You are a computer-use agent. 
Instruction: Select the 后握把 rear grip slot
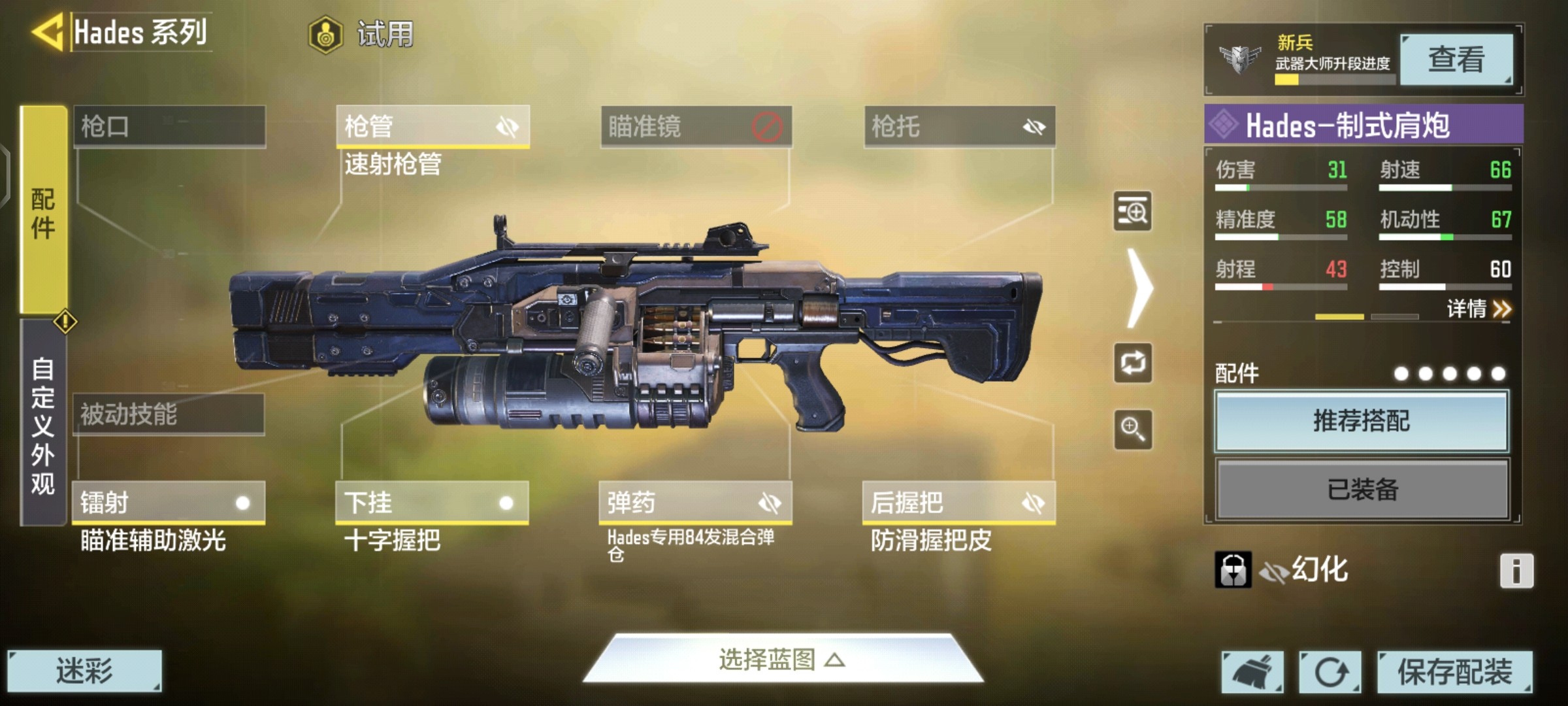pyautogui.click(x=958, y=503)
